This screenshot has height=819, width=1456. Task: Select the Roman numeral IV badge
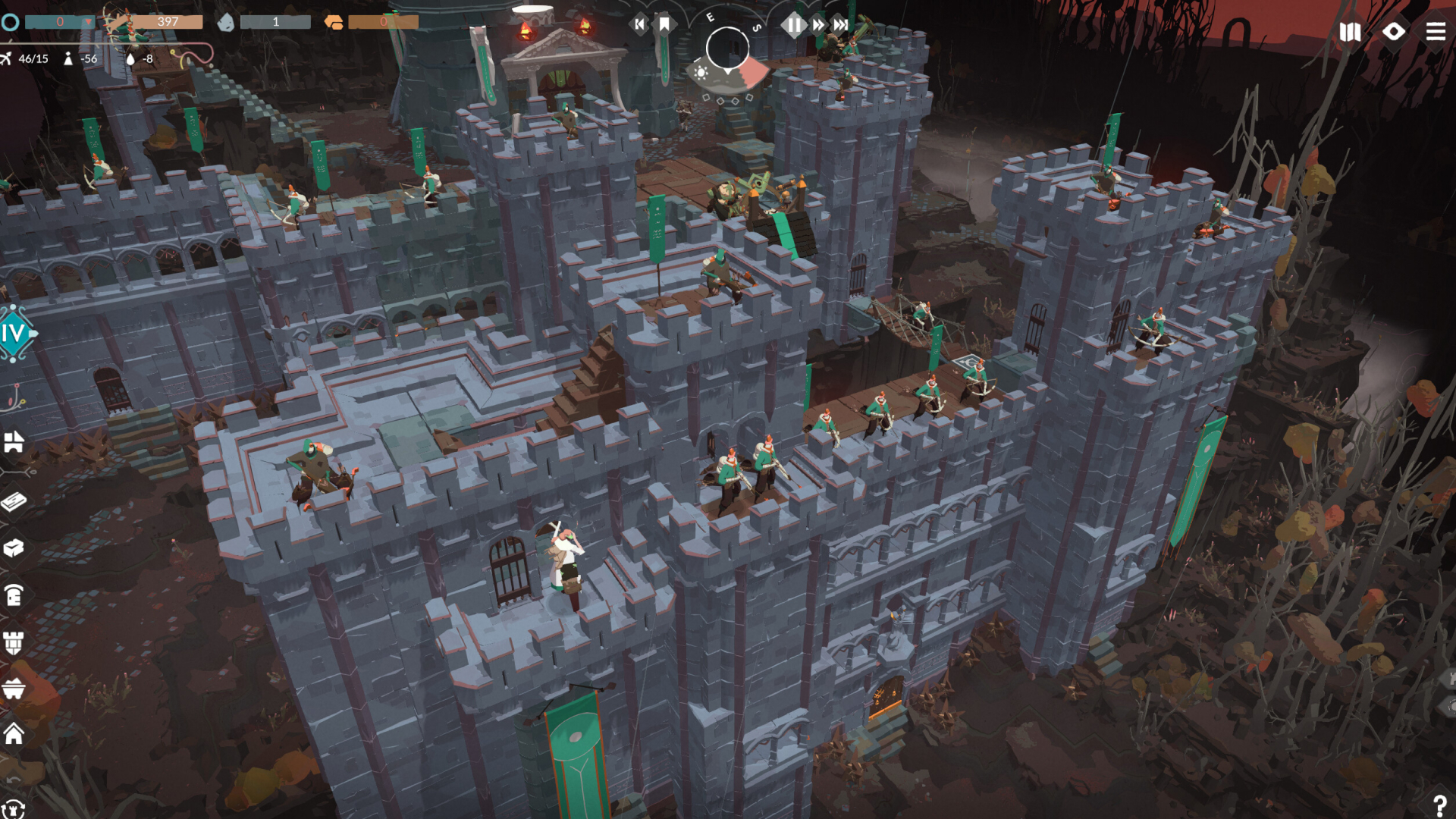(15, 333)
